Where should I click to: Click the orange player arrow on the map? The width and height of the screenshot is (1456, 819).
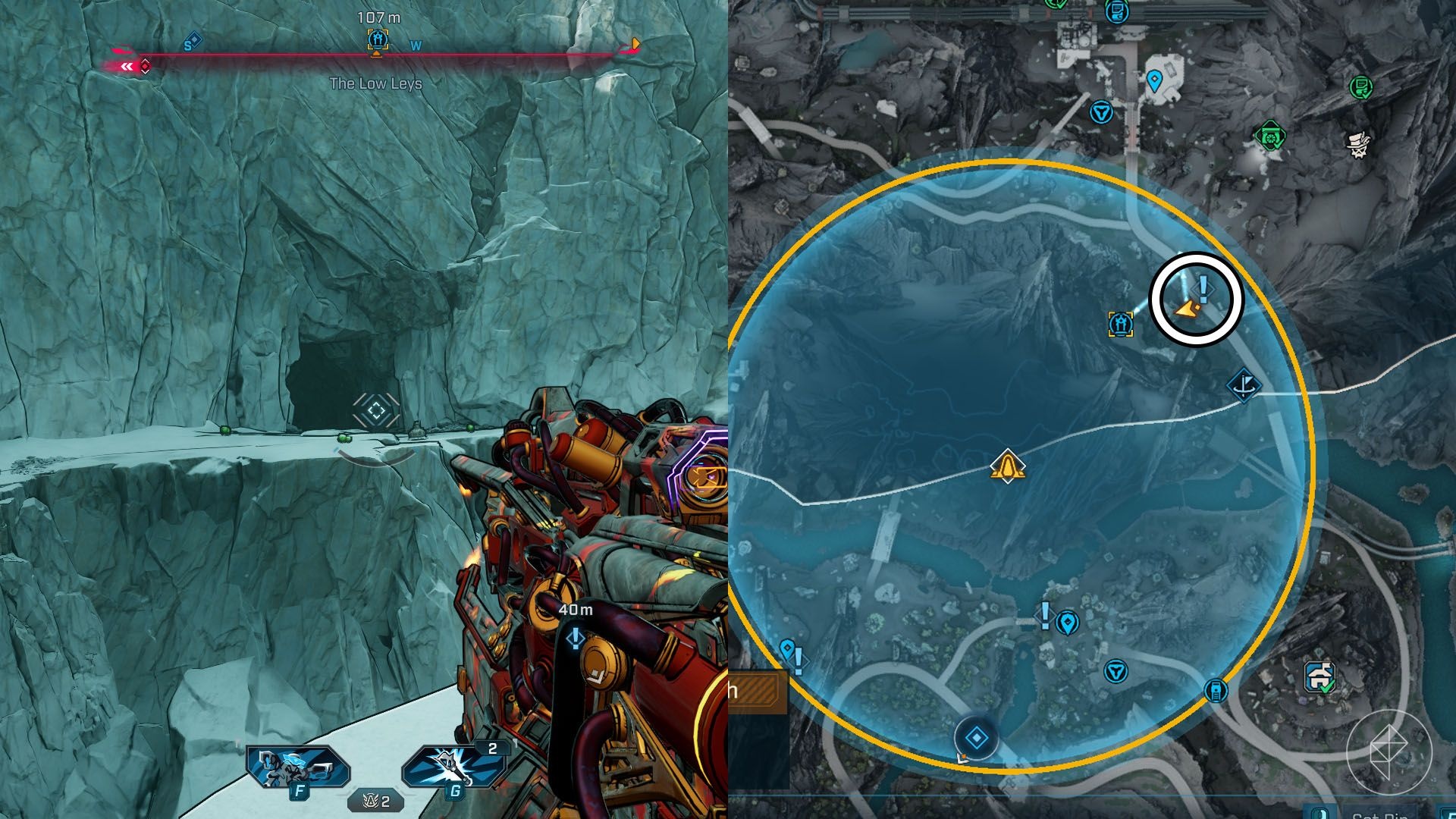click(1187, 309)
